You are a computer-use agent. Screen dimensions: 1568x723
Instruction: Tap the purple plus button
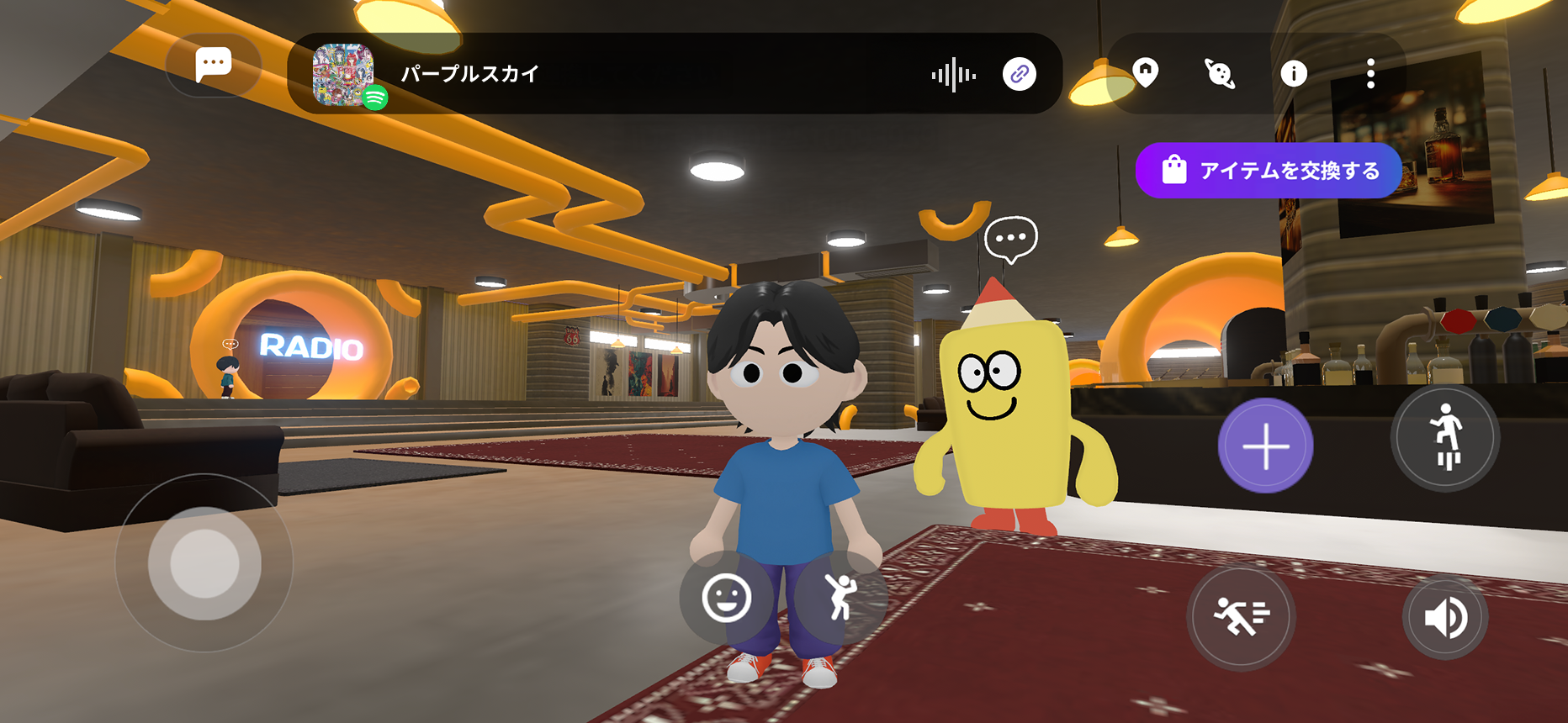click(x=1265, y=446)
